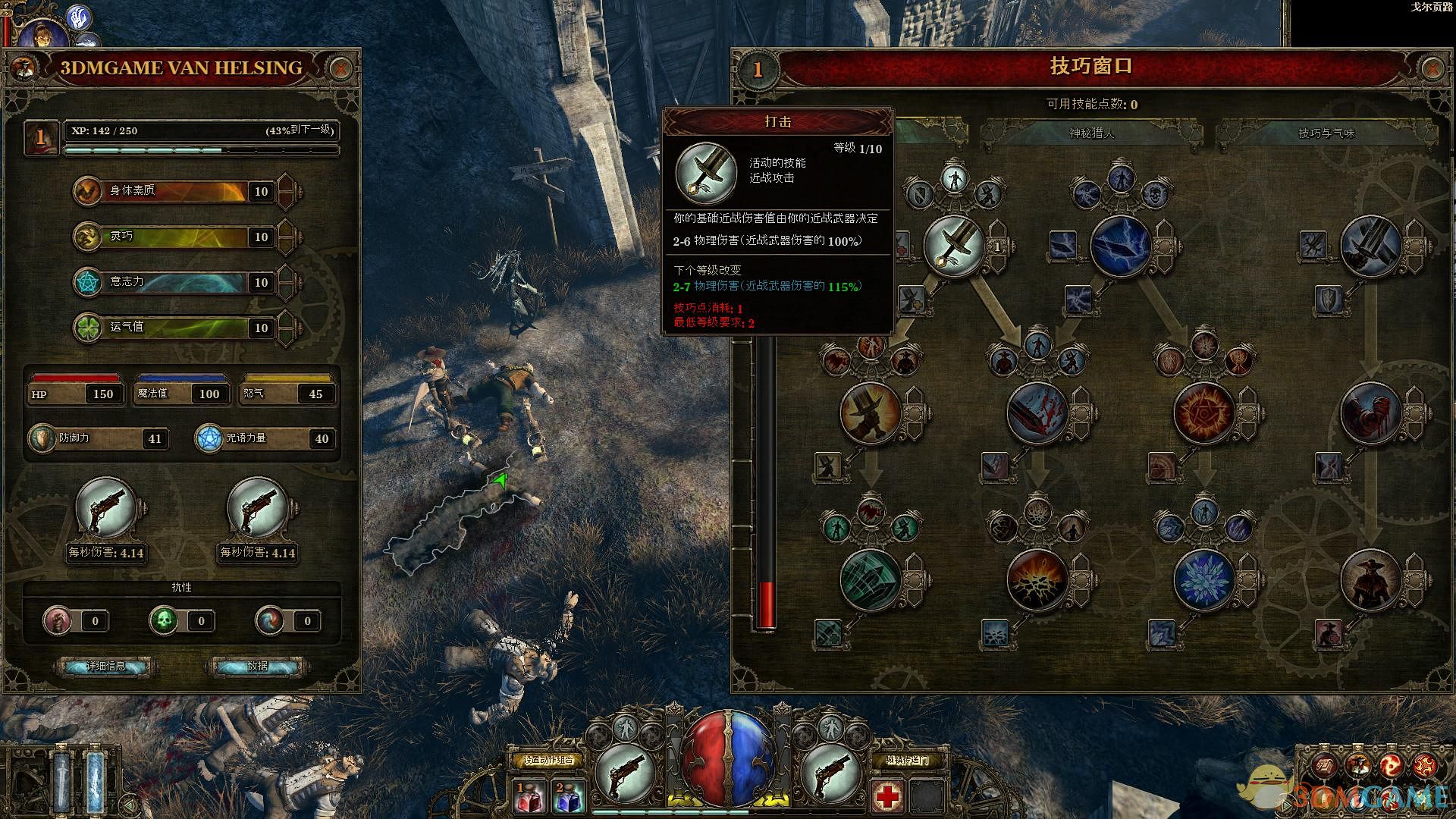
Task: Select the sword strike skill
Action: tap(954, 246)
